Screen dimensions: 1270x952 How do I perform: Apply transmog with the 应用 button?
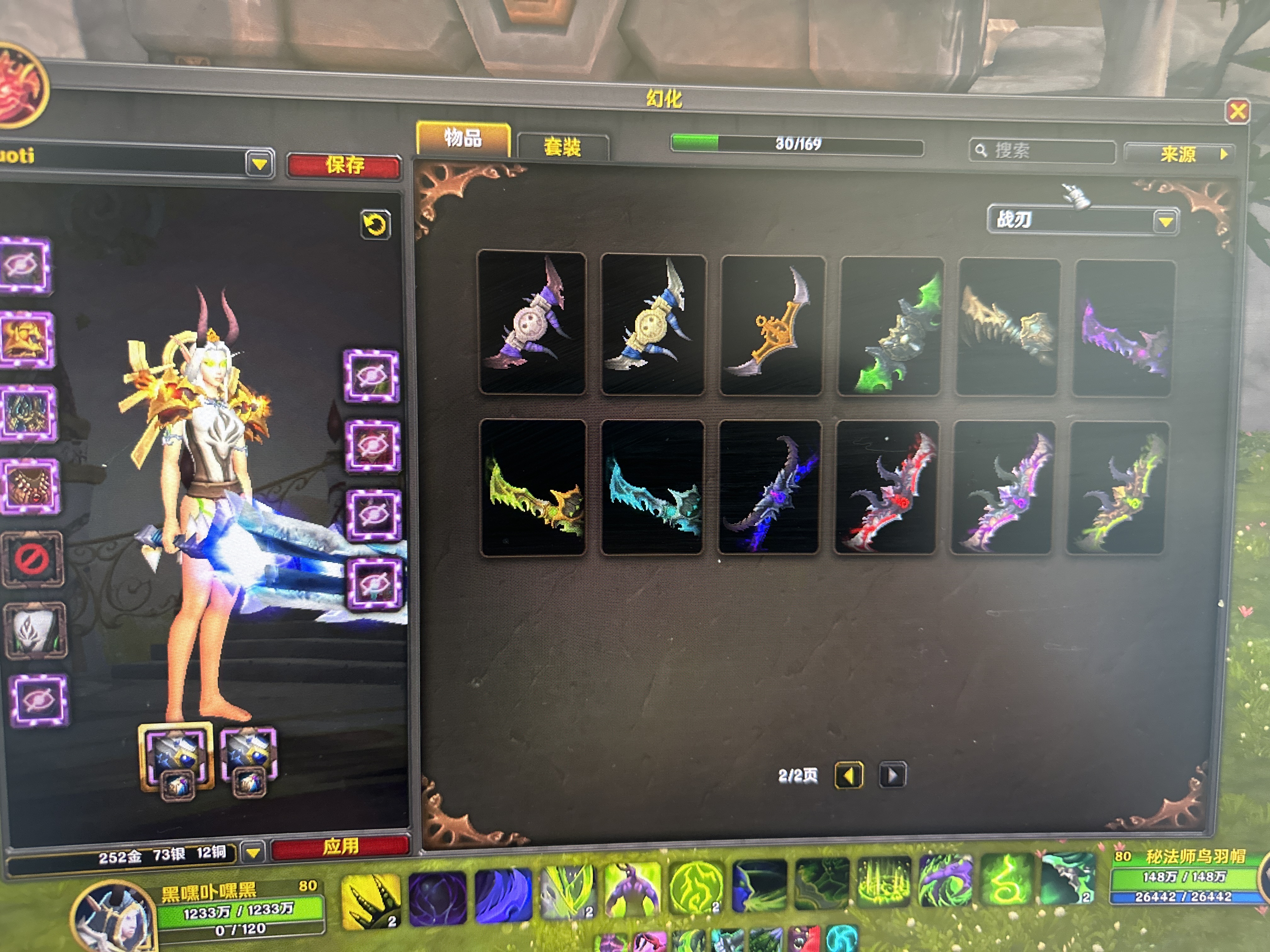tap(340, 847)
